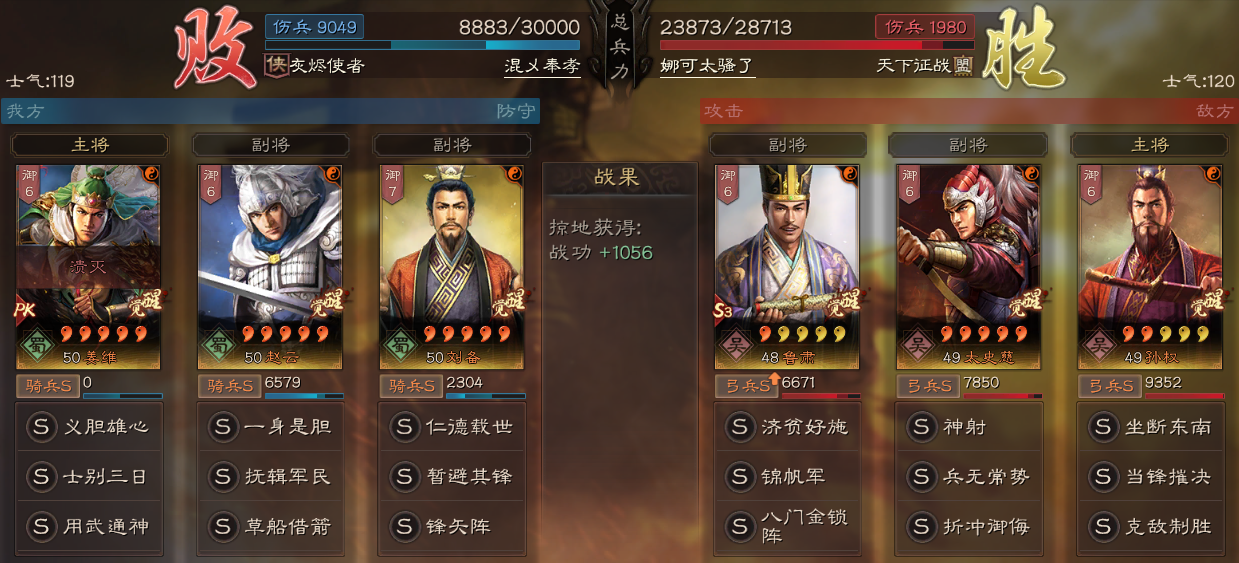The height and width of the screenshot is (563, 1239).
Task: Click the 草船借箭 skill entry
Action: [x=271, y=527]
